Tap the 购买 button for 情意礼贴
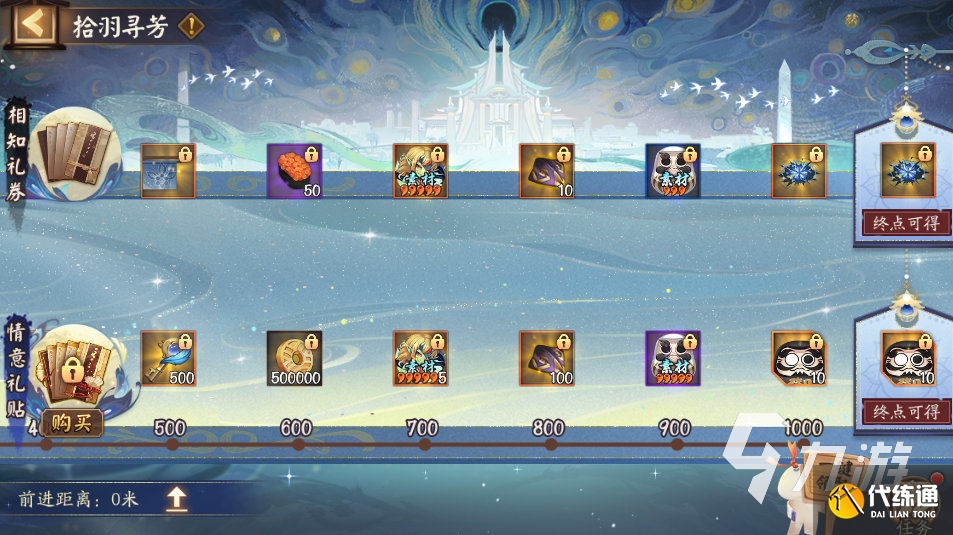The image size is (953, 535). click(72, 423)
